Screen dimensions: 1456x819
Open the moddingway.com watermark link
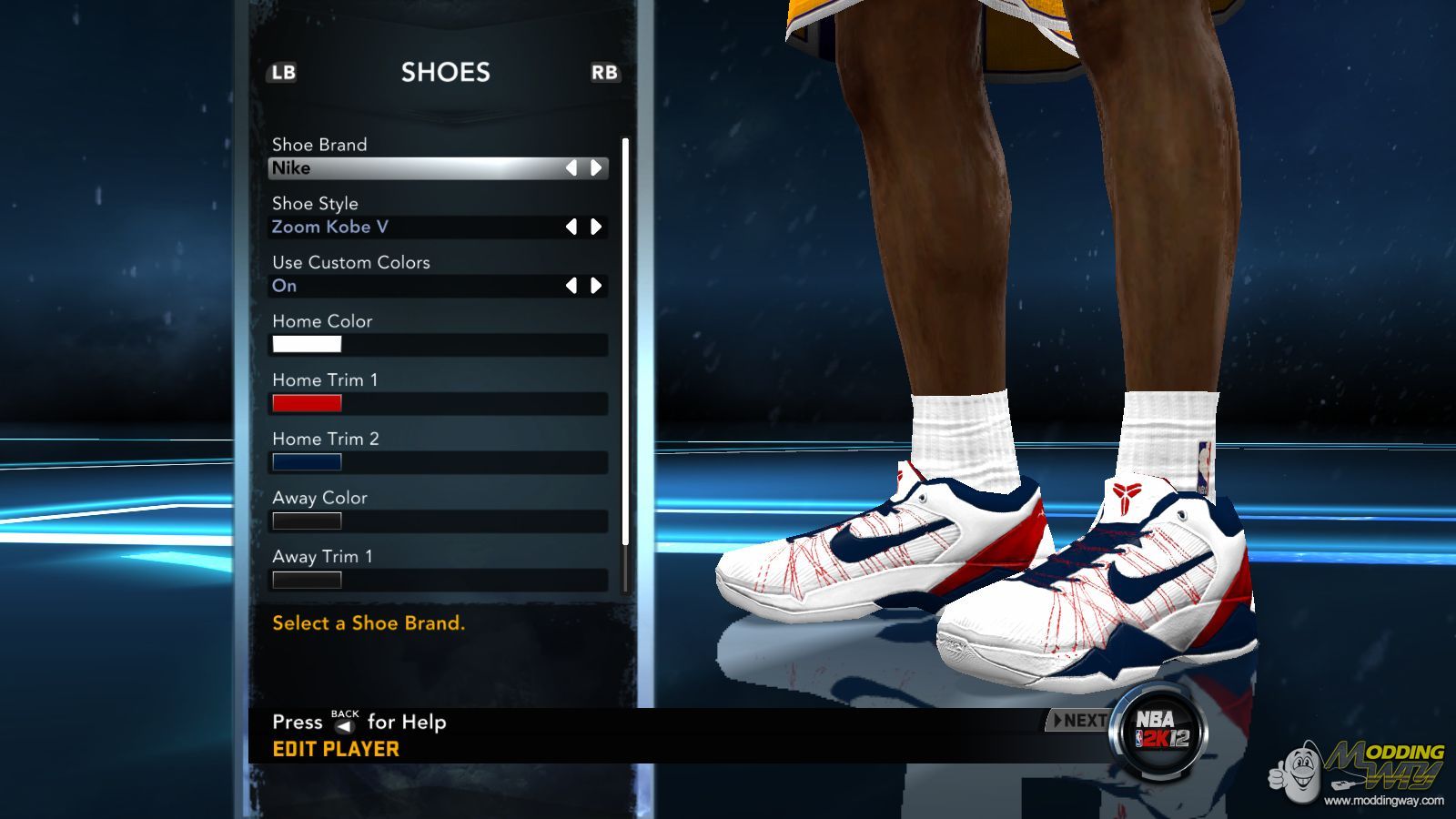pos(1383,801)
